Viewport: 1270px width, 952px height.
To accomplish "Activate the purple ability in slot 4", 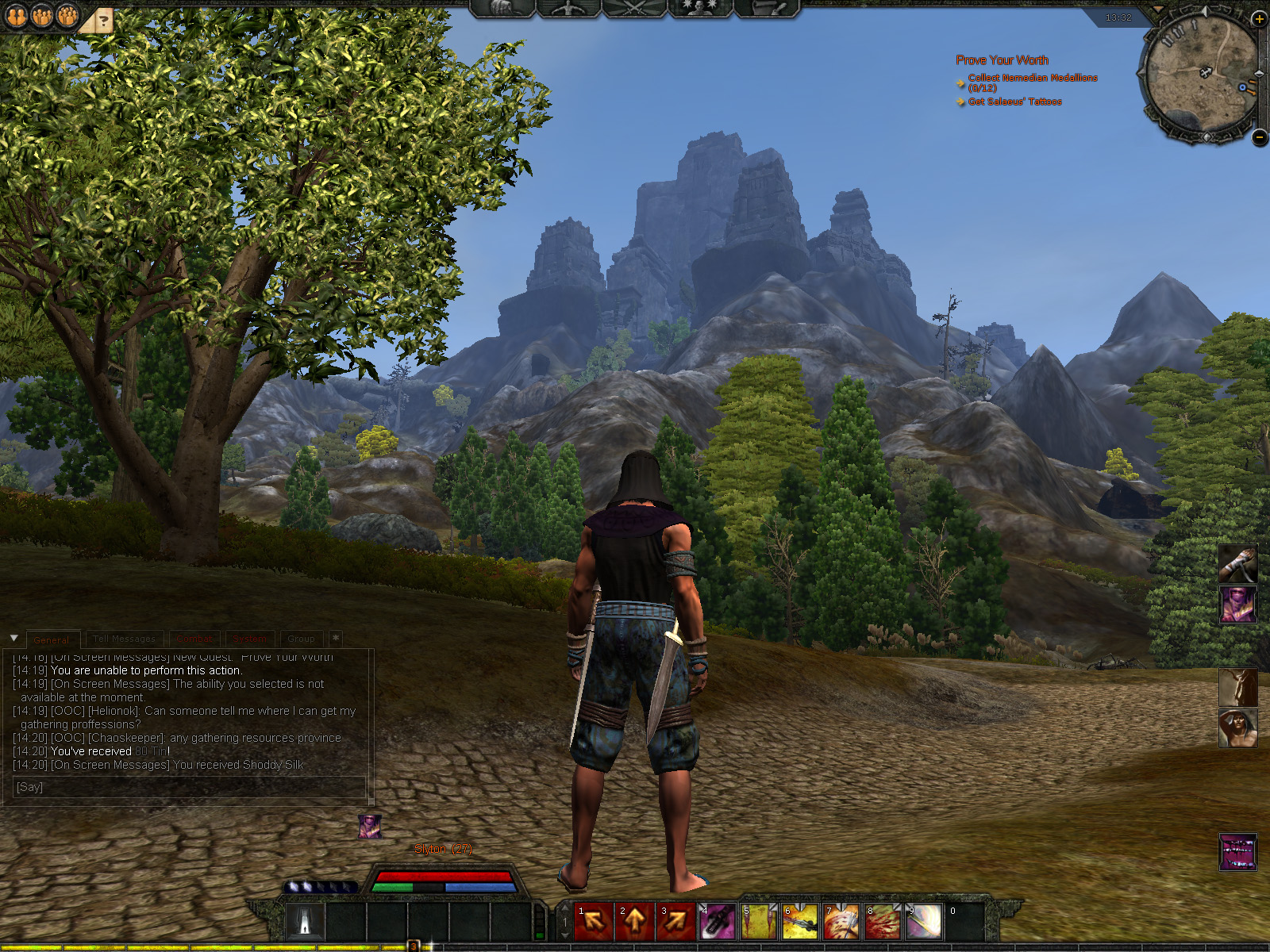I will coord(718,921).
